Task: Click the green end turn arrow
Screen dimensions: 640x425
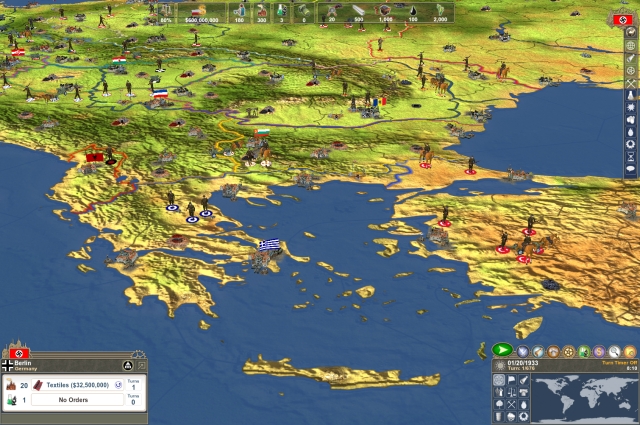Action: click(502, 350)
